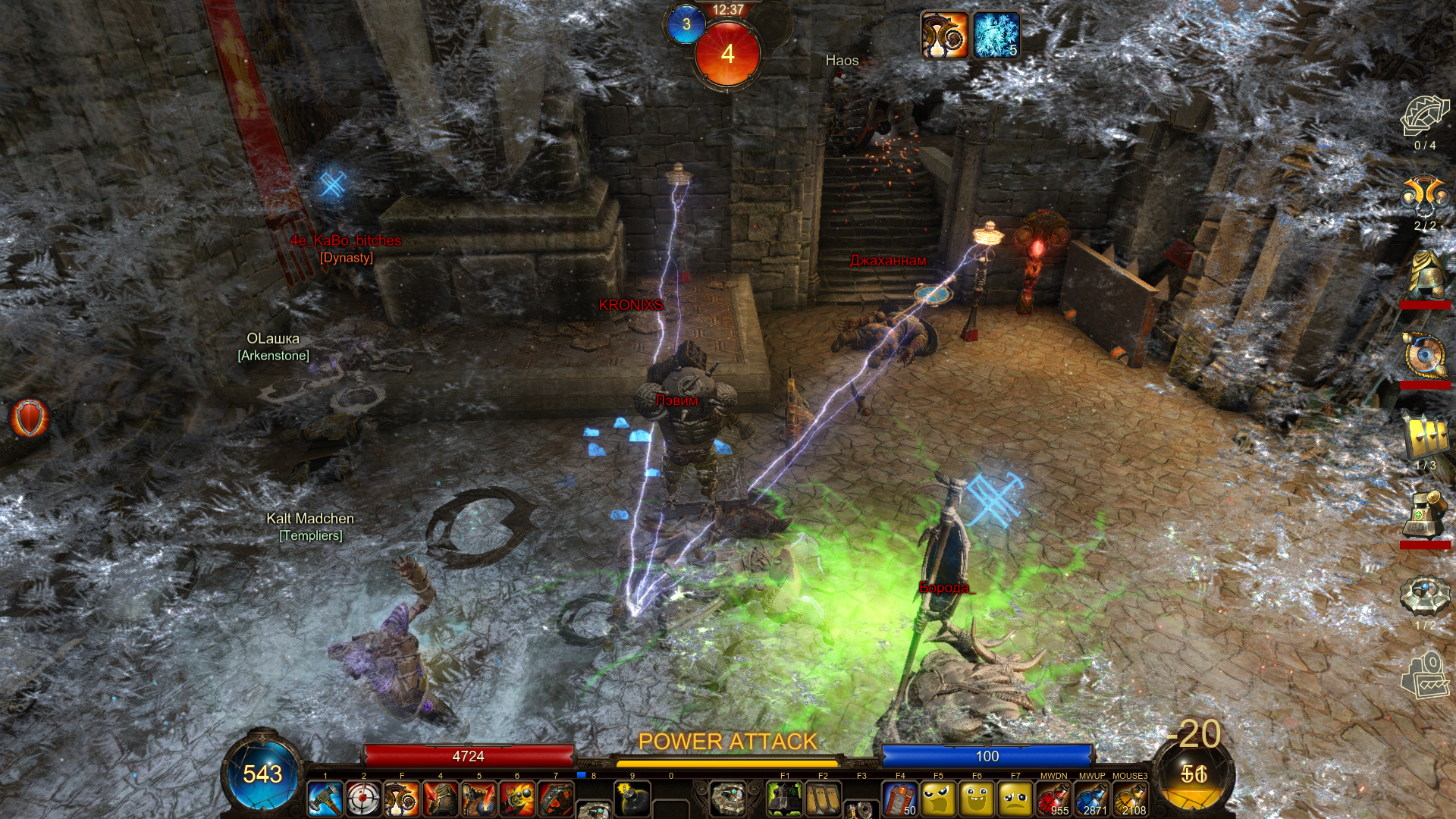Activate the skull cannon skill in slot 5
The height and width of the screenshot is (819, 1456).
point(479,799)
